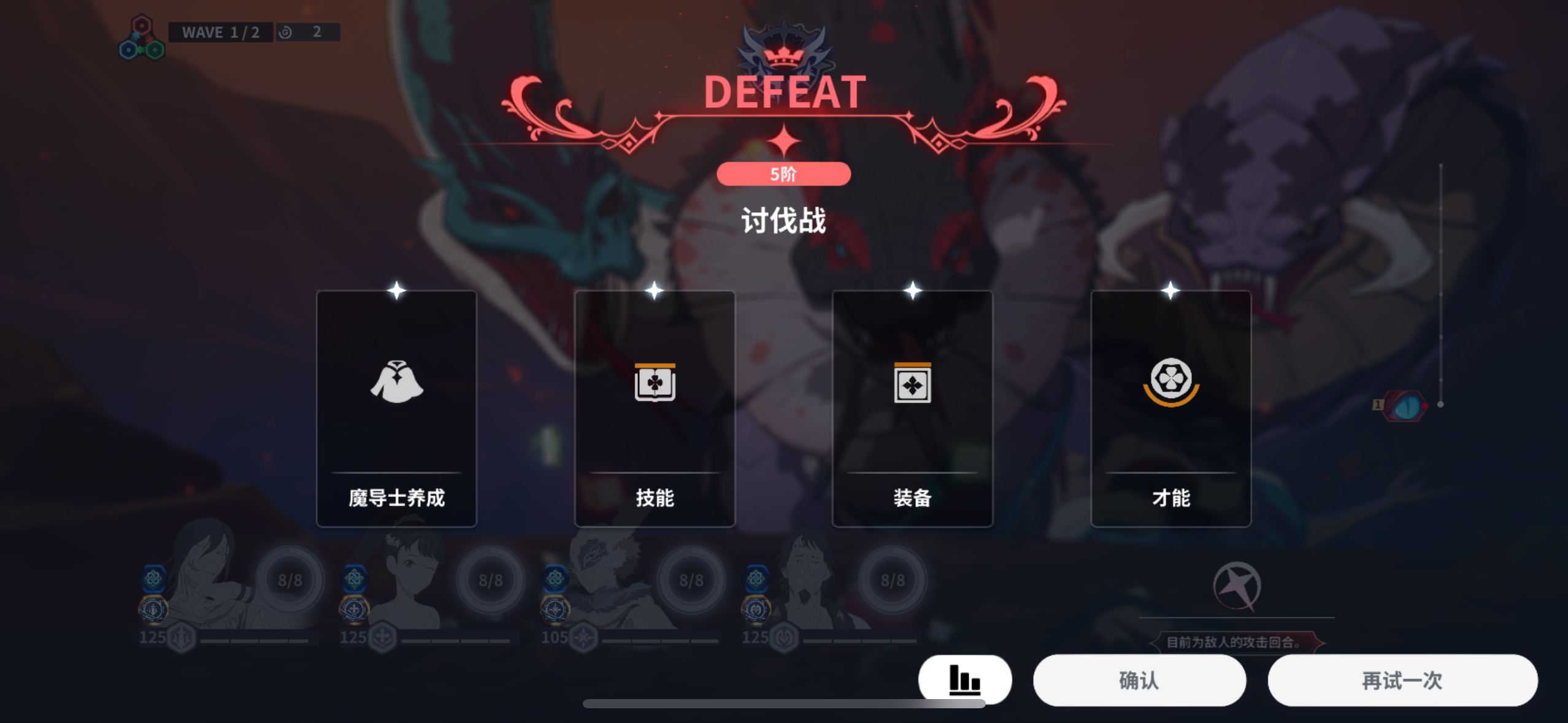The height and width of the screenshot is (723, 1568).
Task: Open the 魔导士养成 mage training card
Action: pyautogui.click(x=396, y=408)
